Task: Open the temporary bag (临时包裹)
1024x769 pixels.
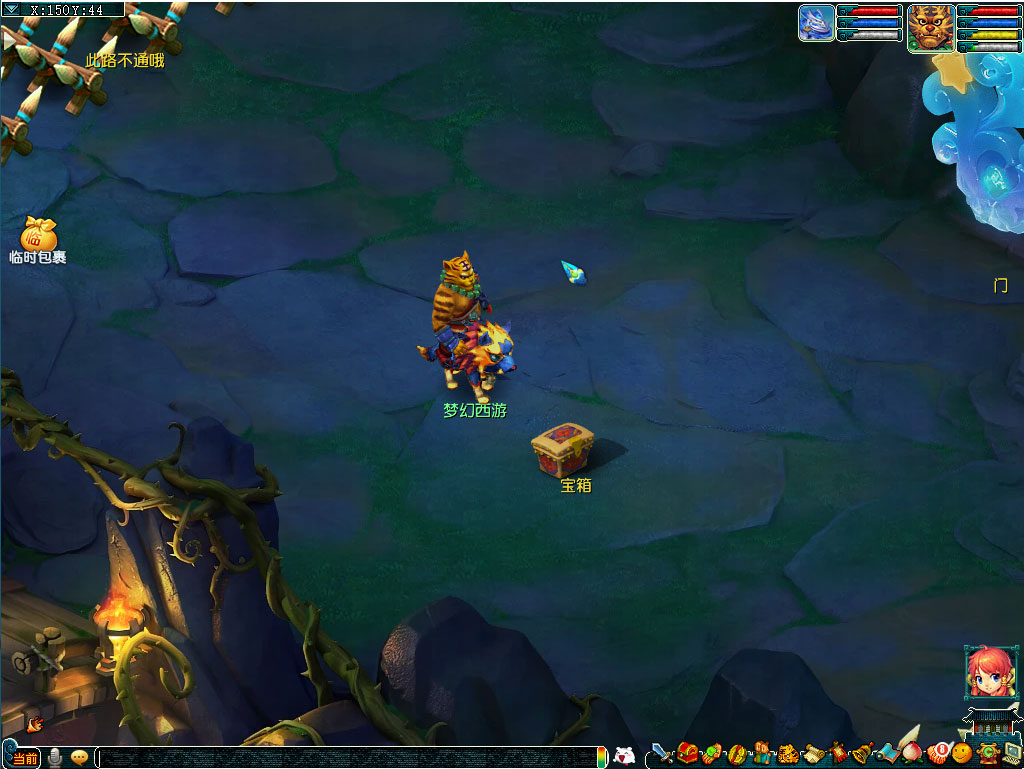Action: pyautogui.click(x=38, y=236)
